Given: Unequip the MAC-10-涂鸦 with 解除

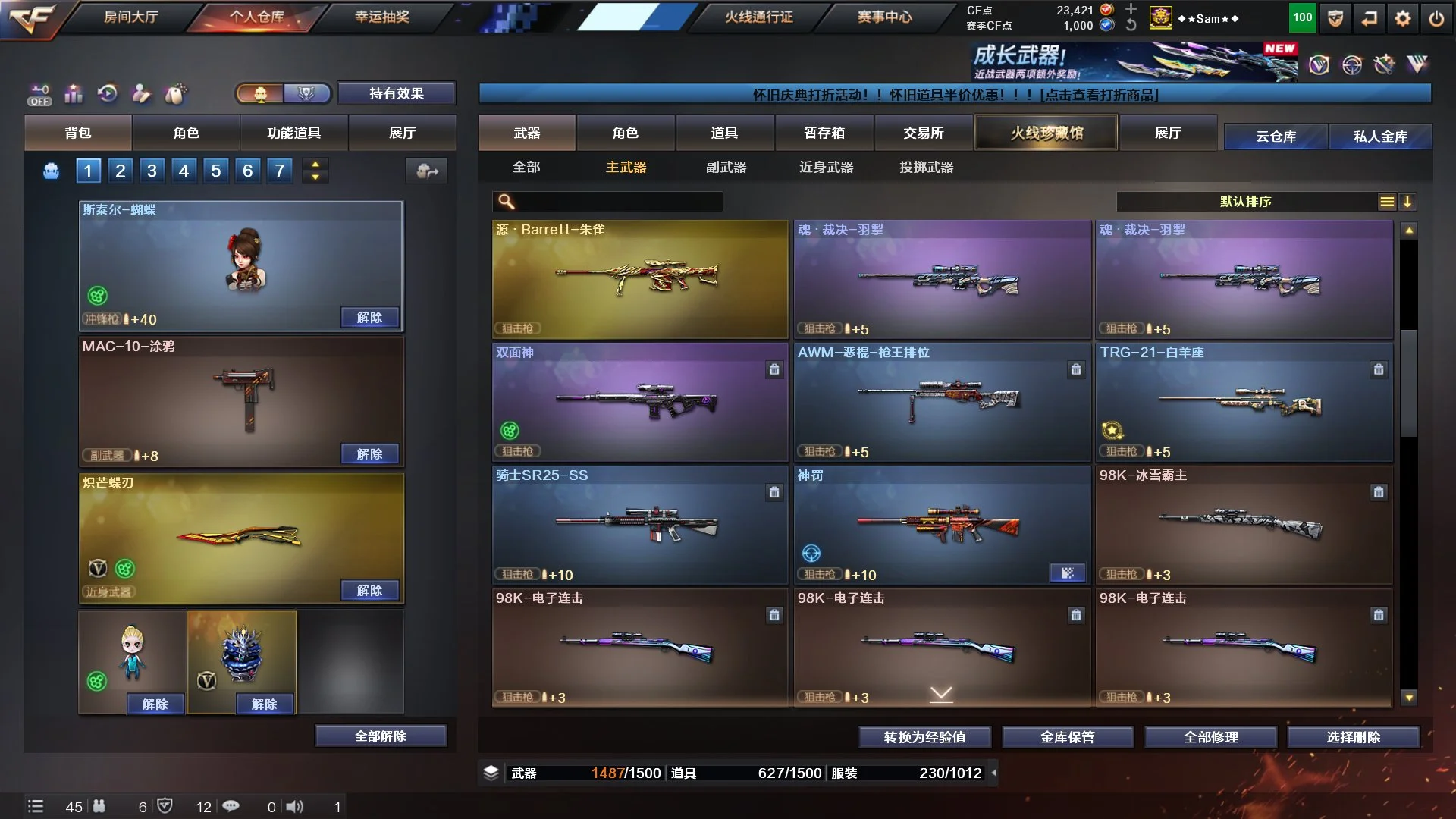Looking at the screenshot, I should point(369,454).
